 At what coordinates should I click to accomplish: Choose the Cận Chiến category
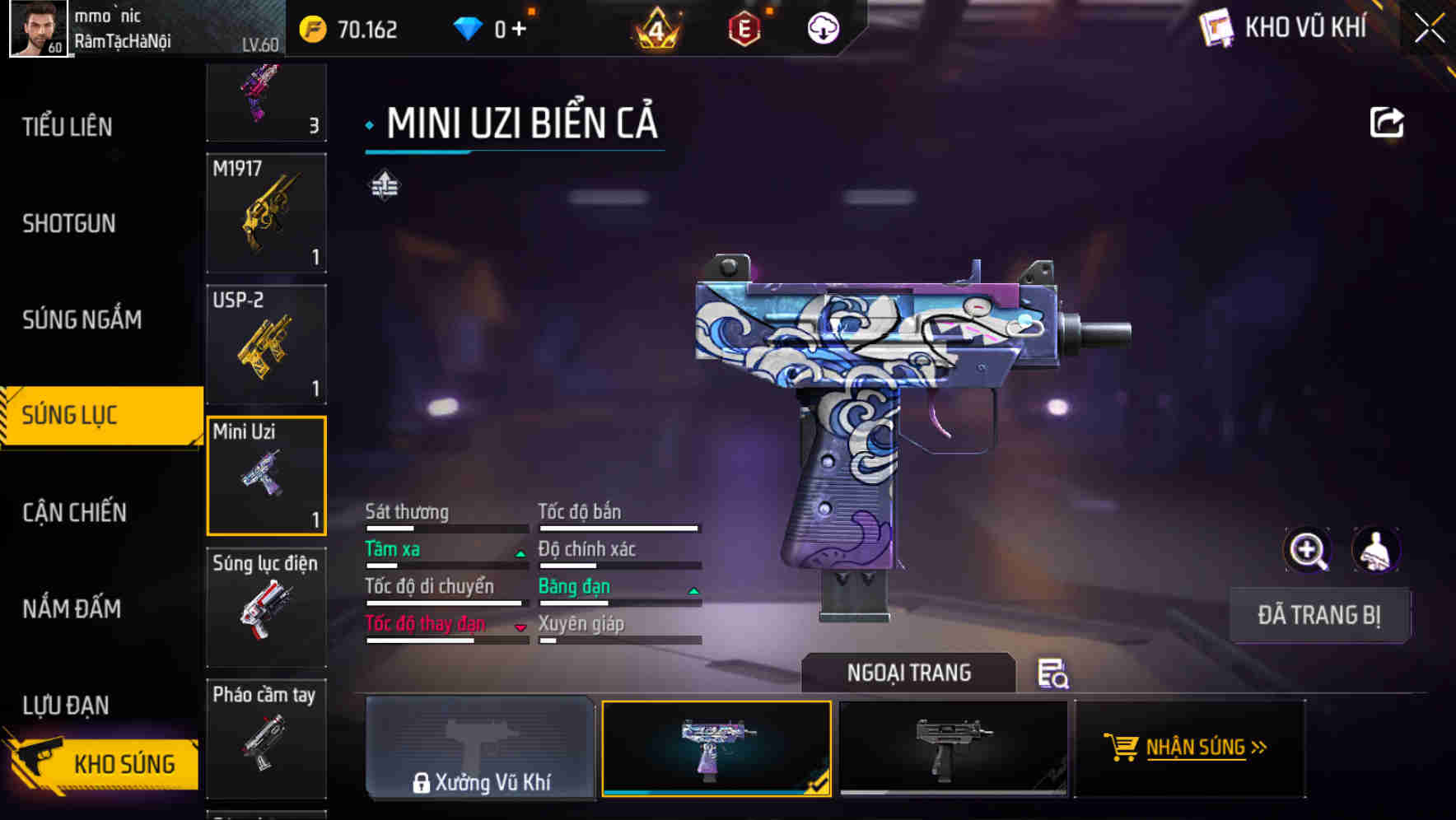74,512
